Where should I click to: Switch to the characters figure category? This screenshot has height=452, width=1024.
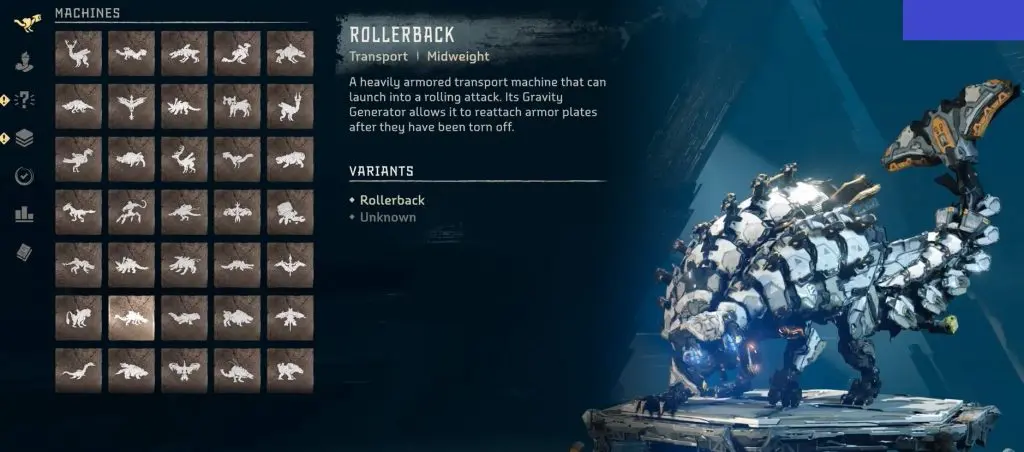(x=25, y=62)
